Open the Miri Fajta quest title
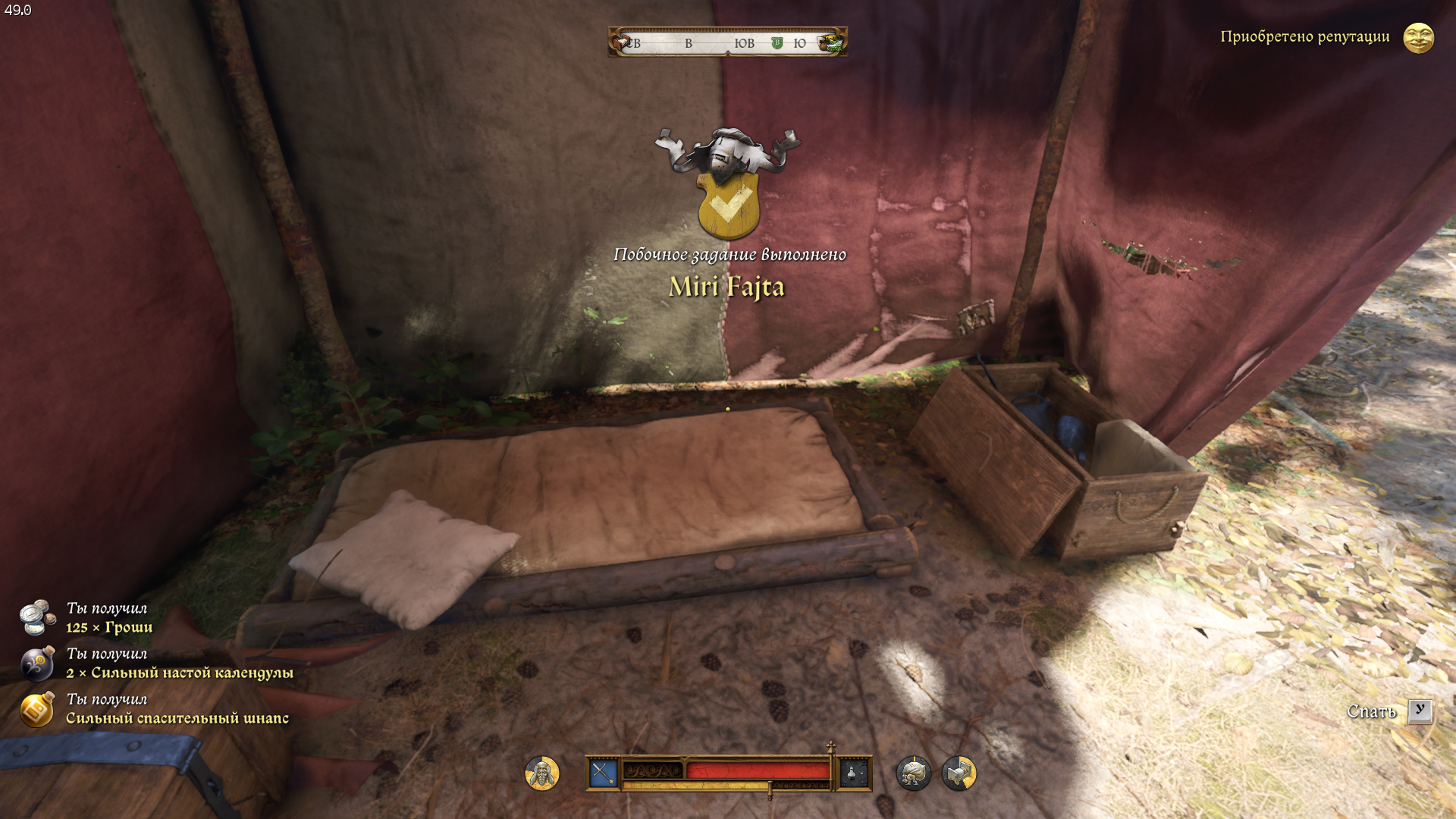This screenshot has height=819, width=1456. [x=726, y=287]
